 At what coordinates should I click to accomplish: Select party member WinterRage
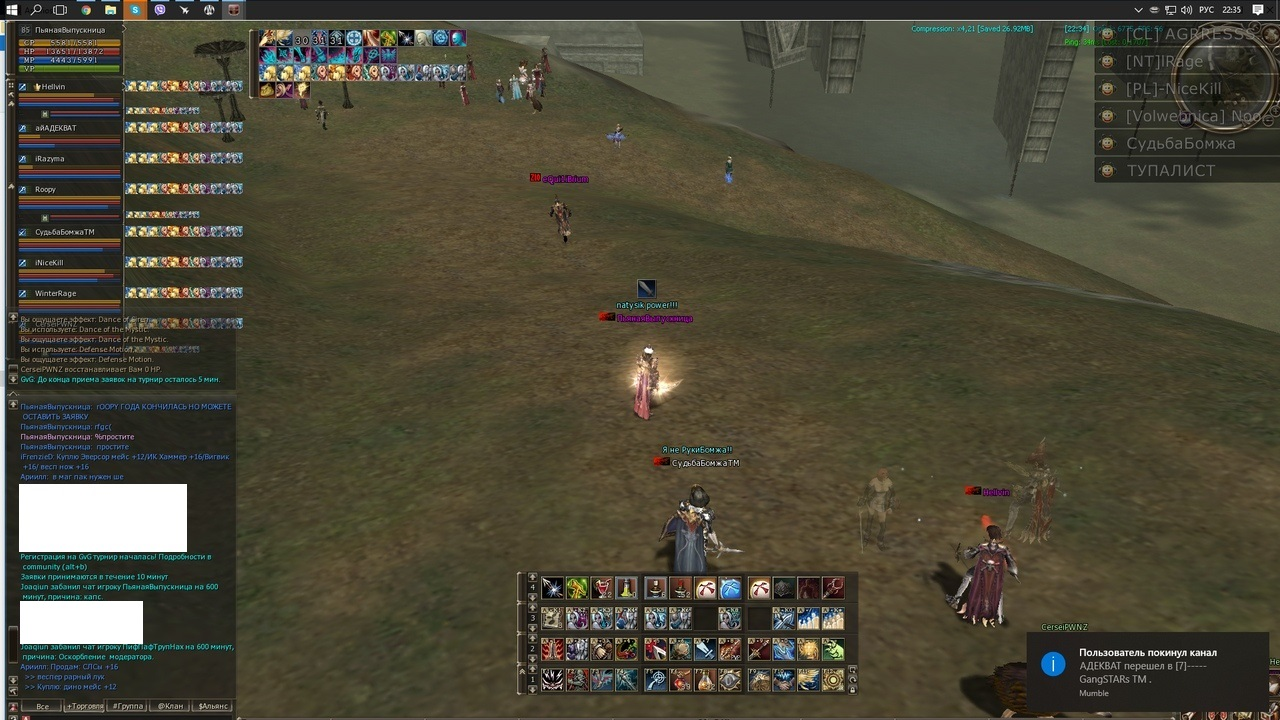click(55, 294)
